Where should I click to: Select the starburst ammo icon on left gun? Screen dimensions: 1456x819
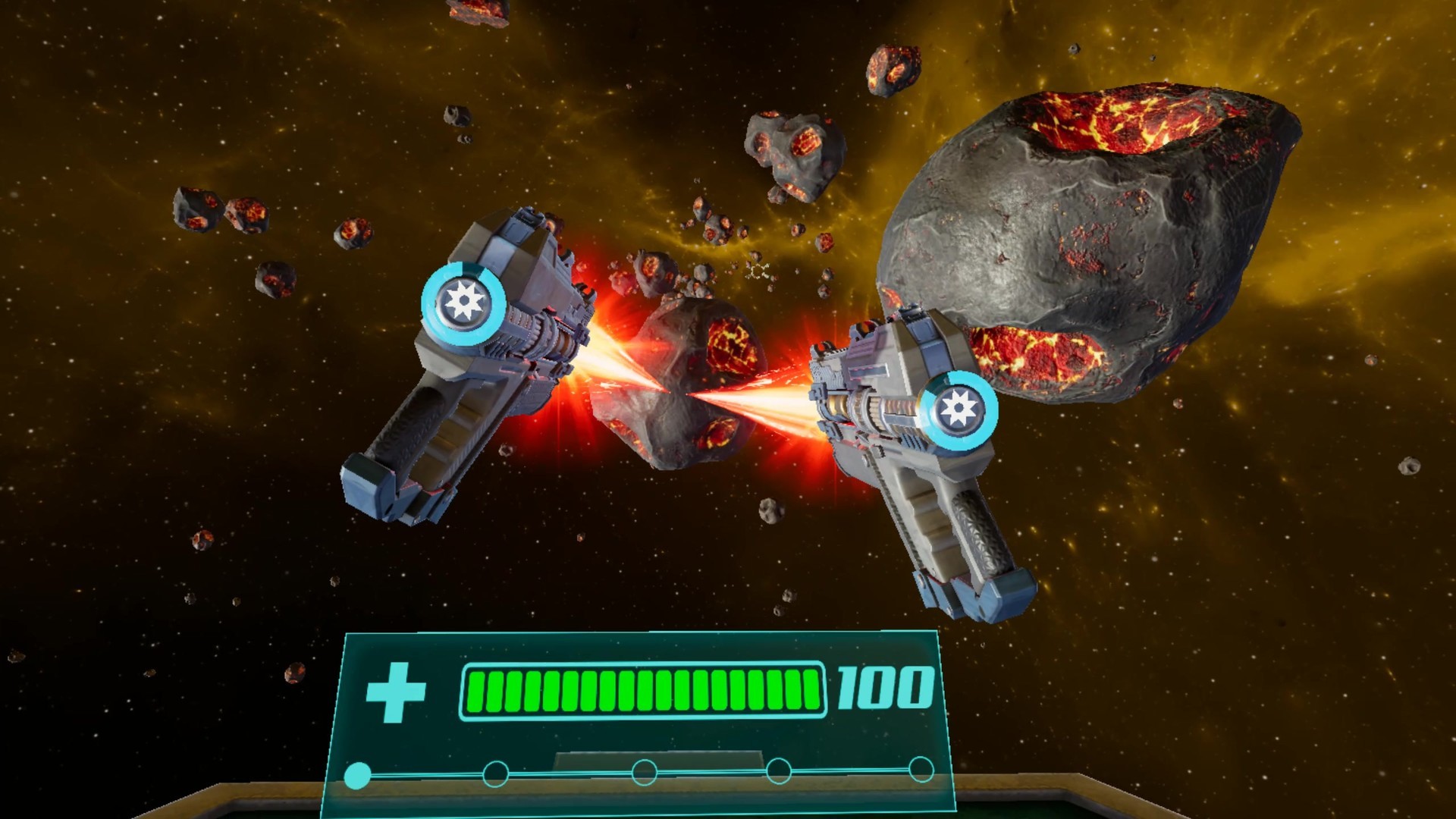[466, 301]
